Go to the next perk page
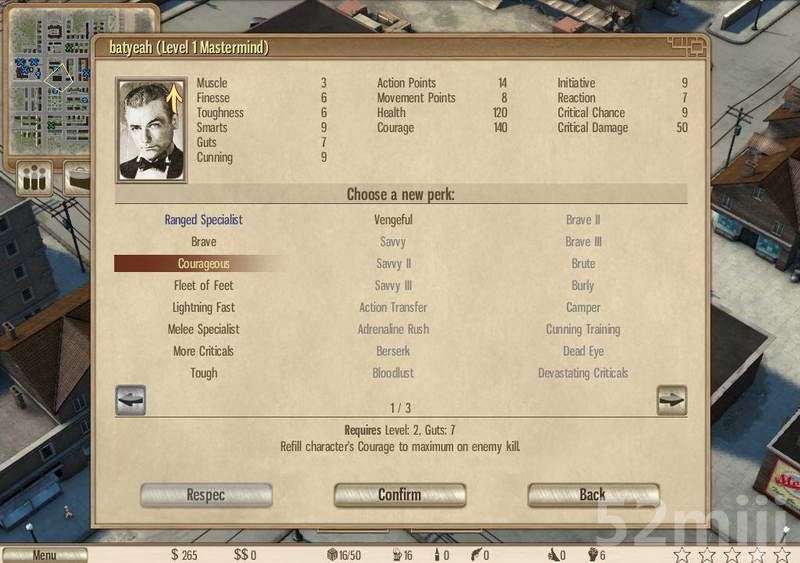The width and height of the screenshot is (800, 563). coord(671,400)
